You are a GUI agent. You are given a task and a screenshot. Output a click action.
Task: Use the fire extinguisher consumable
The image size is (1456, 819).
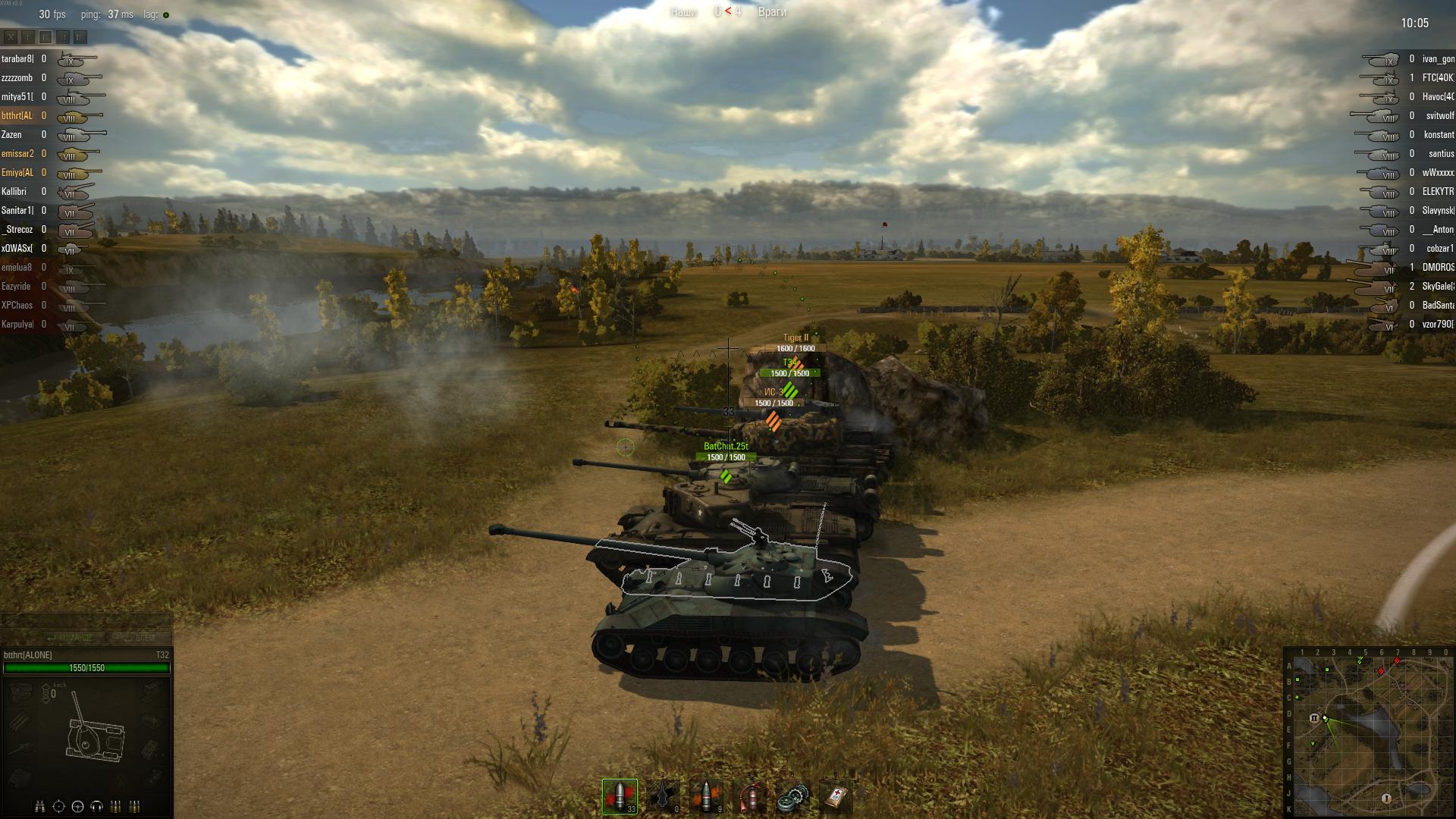[x=749, y=796]
